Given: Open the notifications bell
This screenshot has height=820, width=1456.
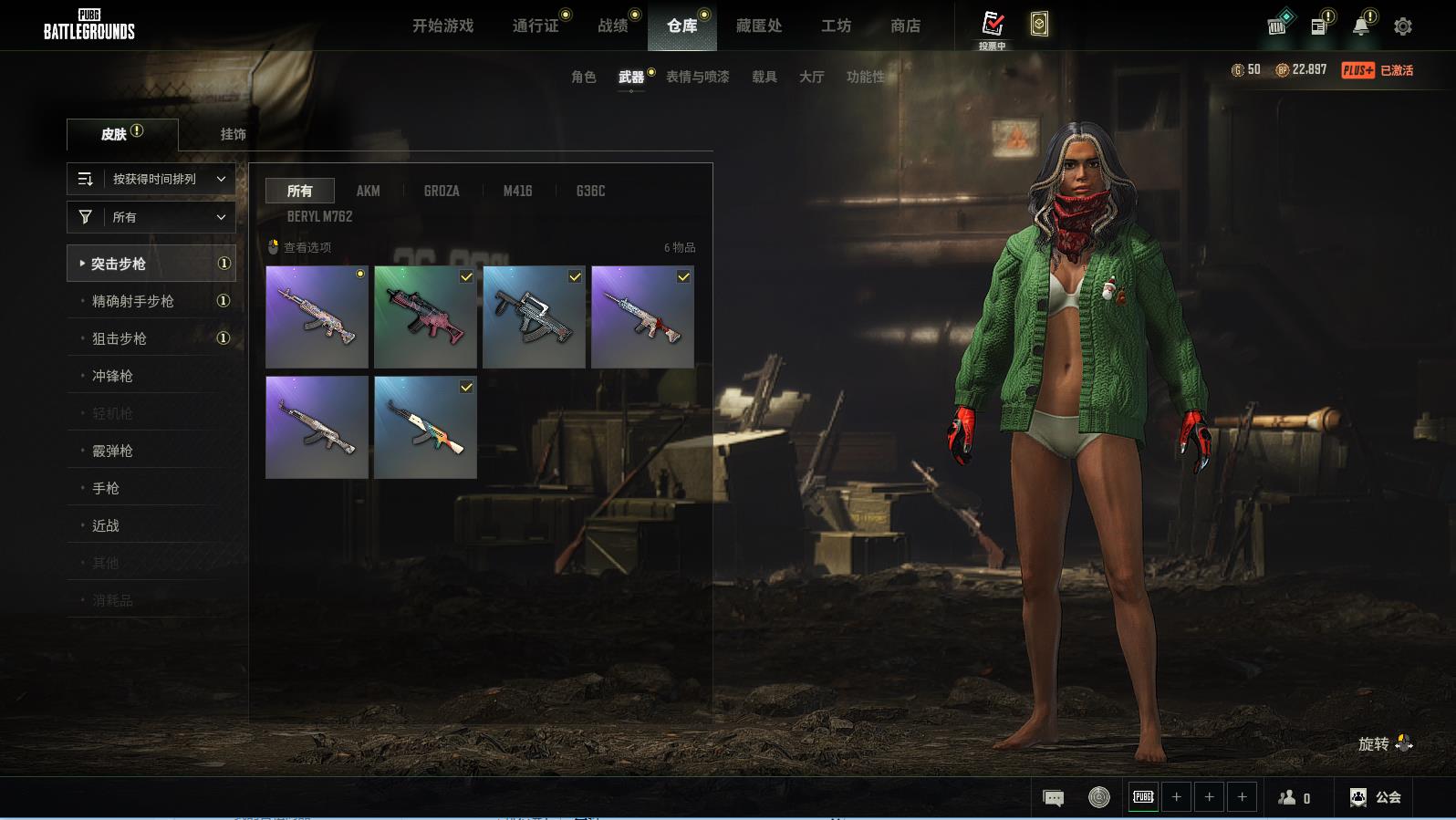Looking at the screenshot, I should click(1360, 26).
